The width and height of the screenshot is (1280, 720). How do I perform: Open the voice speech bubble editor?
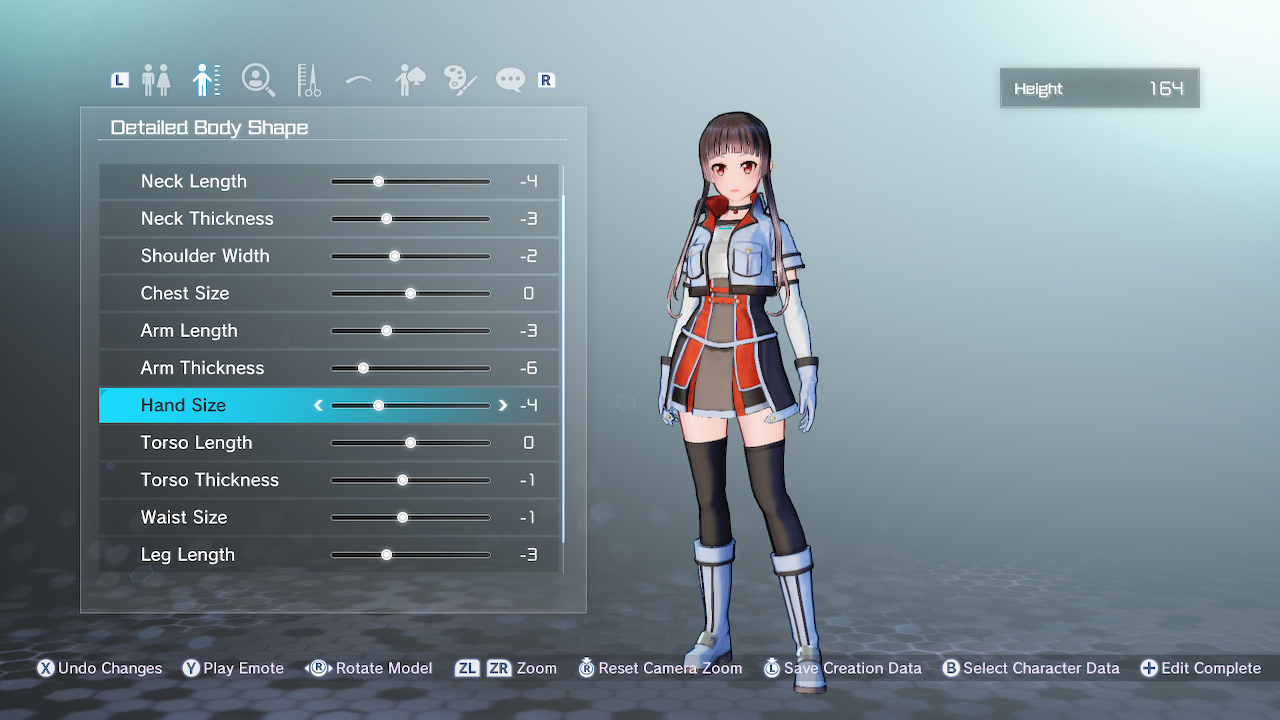[x=509, y=79]
